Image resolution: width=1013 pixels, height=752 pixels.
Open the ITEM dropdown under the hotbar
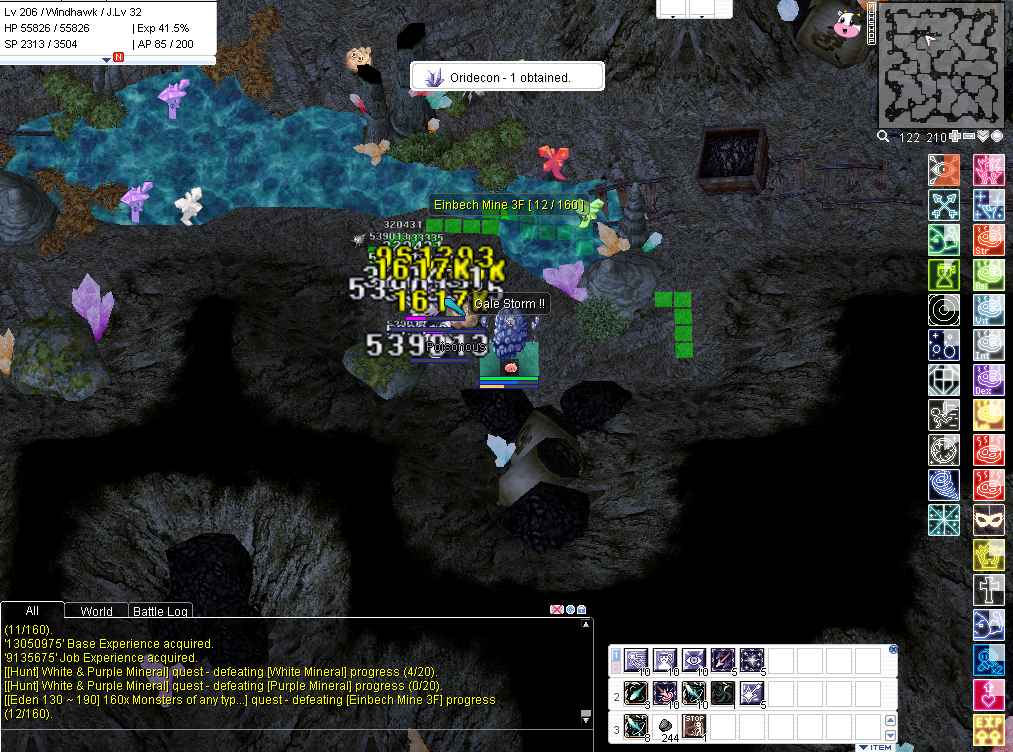click(874, 747)
